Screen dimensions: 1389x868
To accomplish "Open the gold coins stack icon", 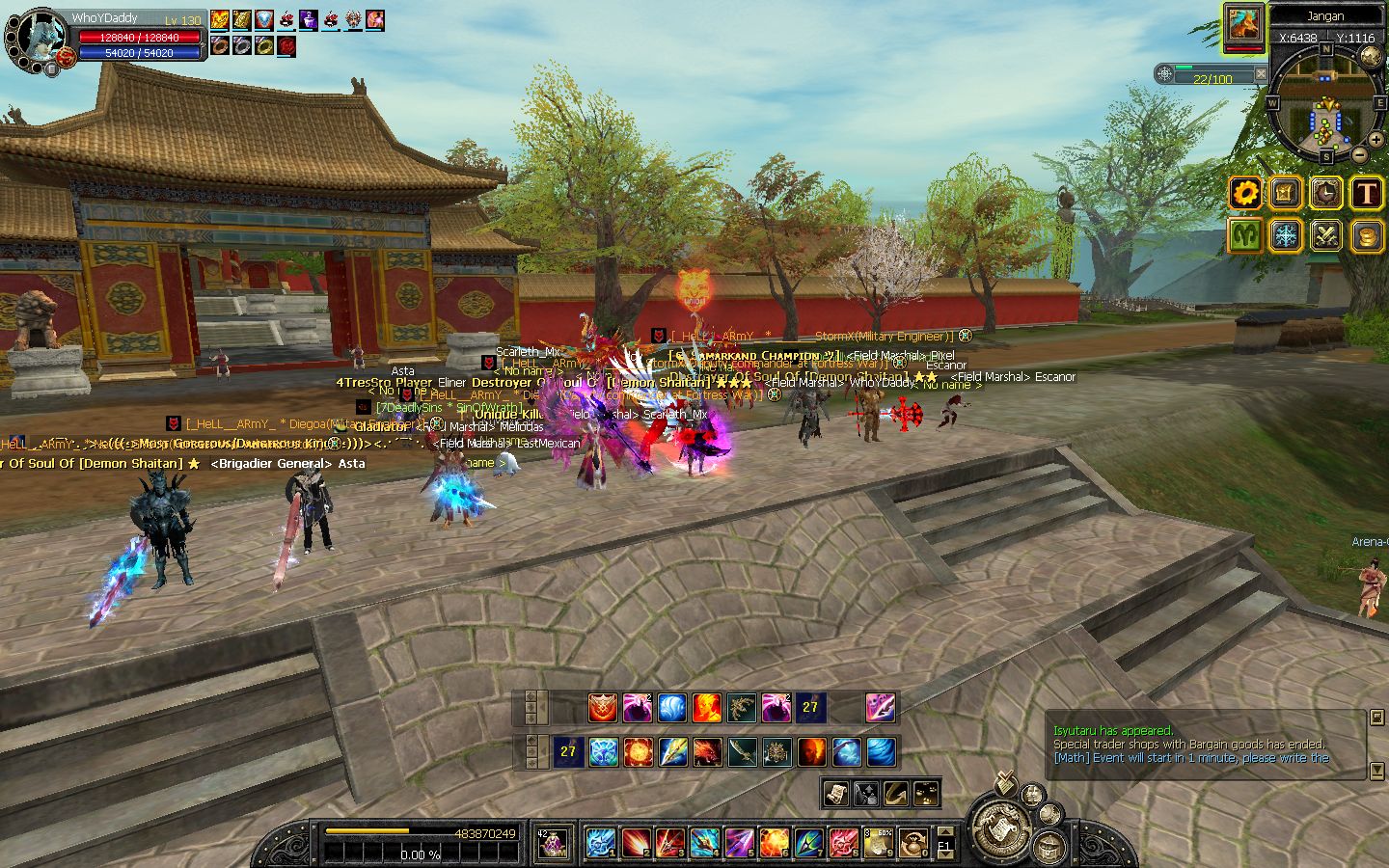I will pyautogui.click(x=1366, y=235).
